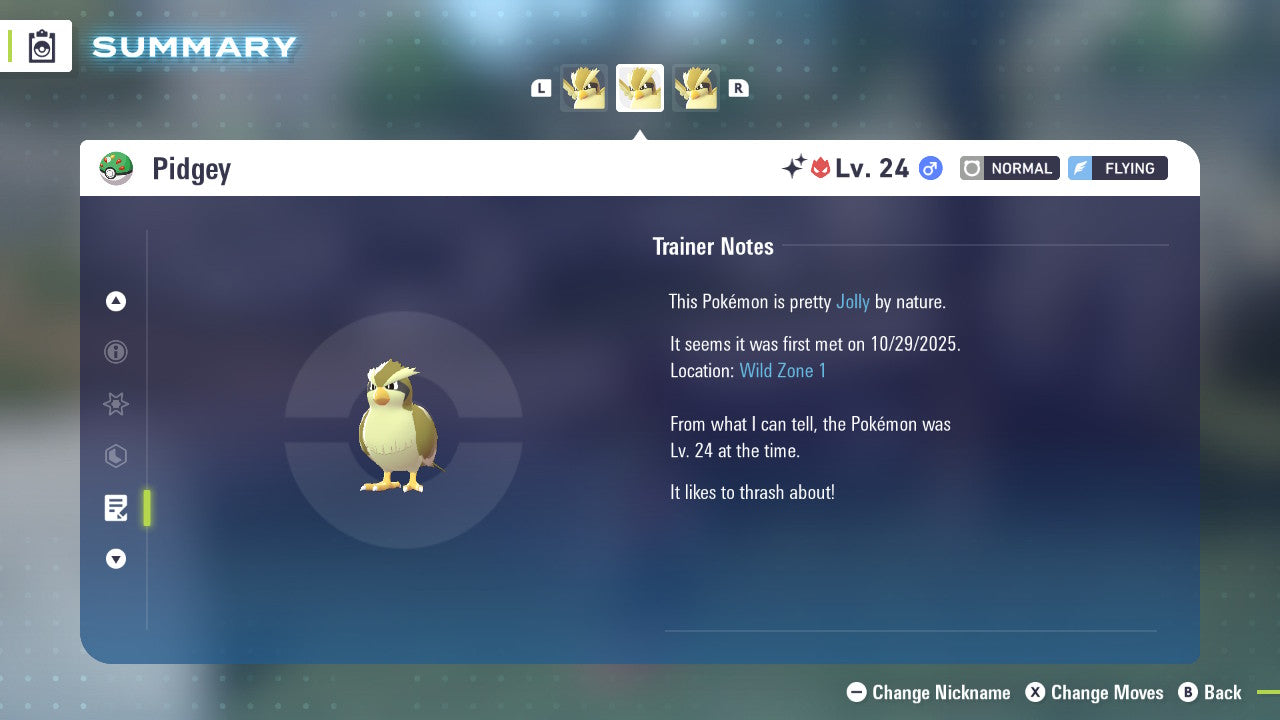Open the info summary sidebar icon
Image resolution: width=1280 pixels, height=720 pixels.
pyautogui.click(x=115, y=352)
